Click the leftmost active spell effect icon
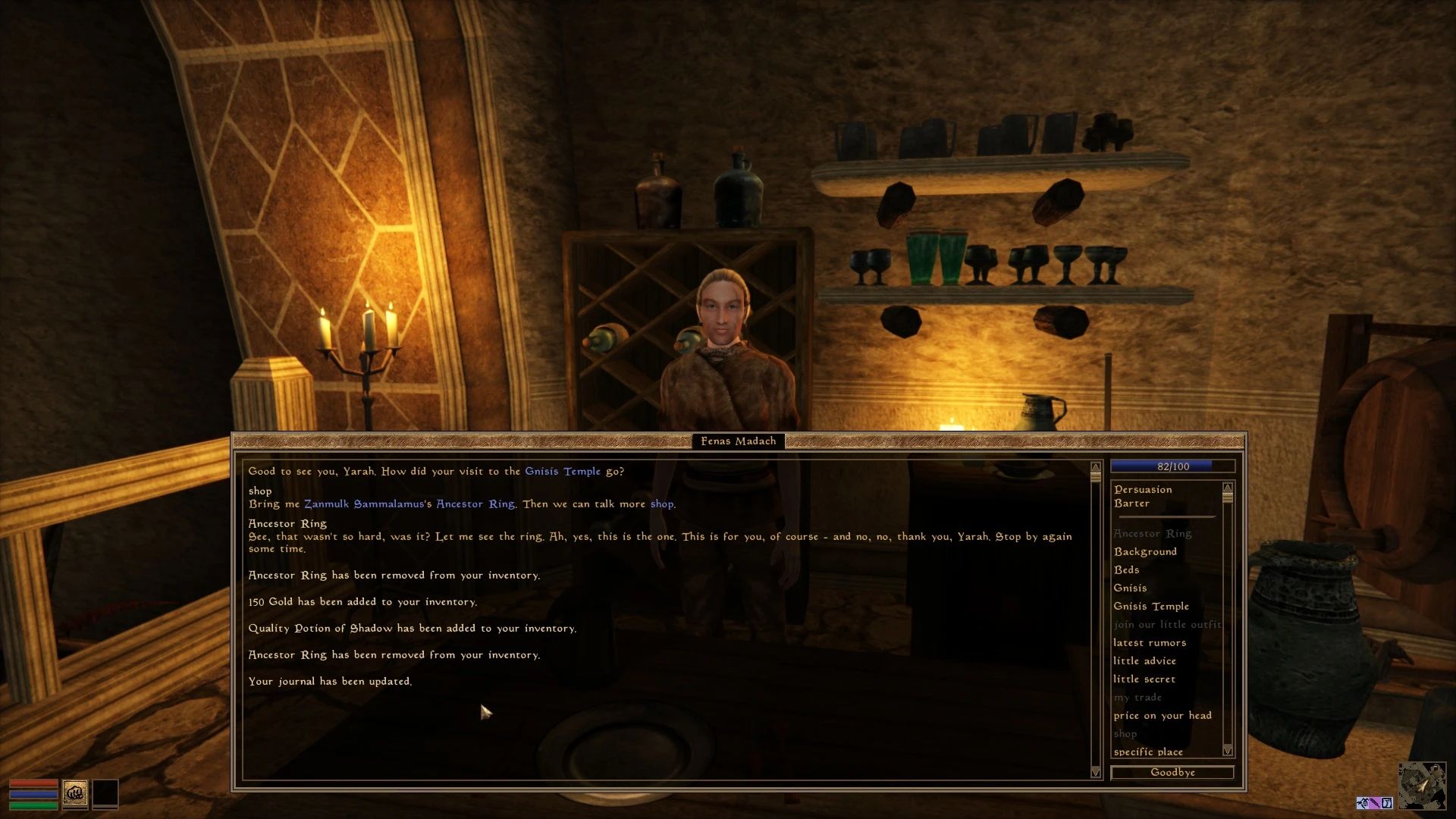Image resolution: width=1456 pixels, height=819 pixels. pyautogui.click(x=1361, y=802)
